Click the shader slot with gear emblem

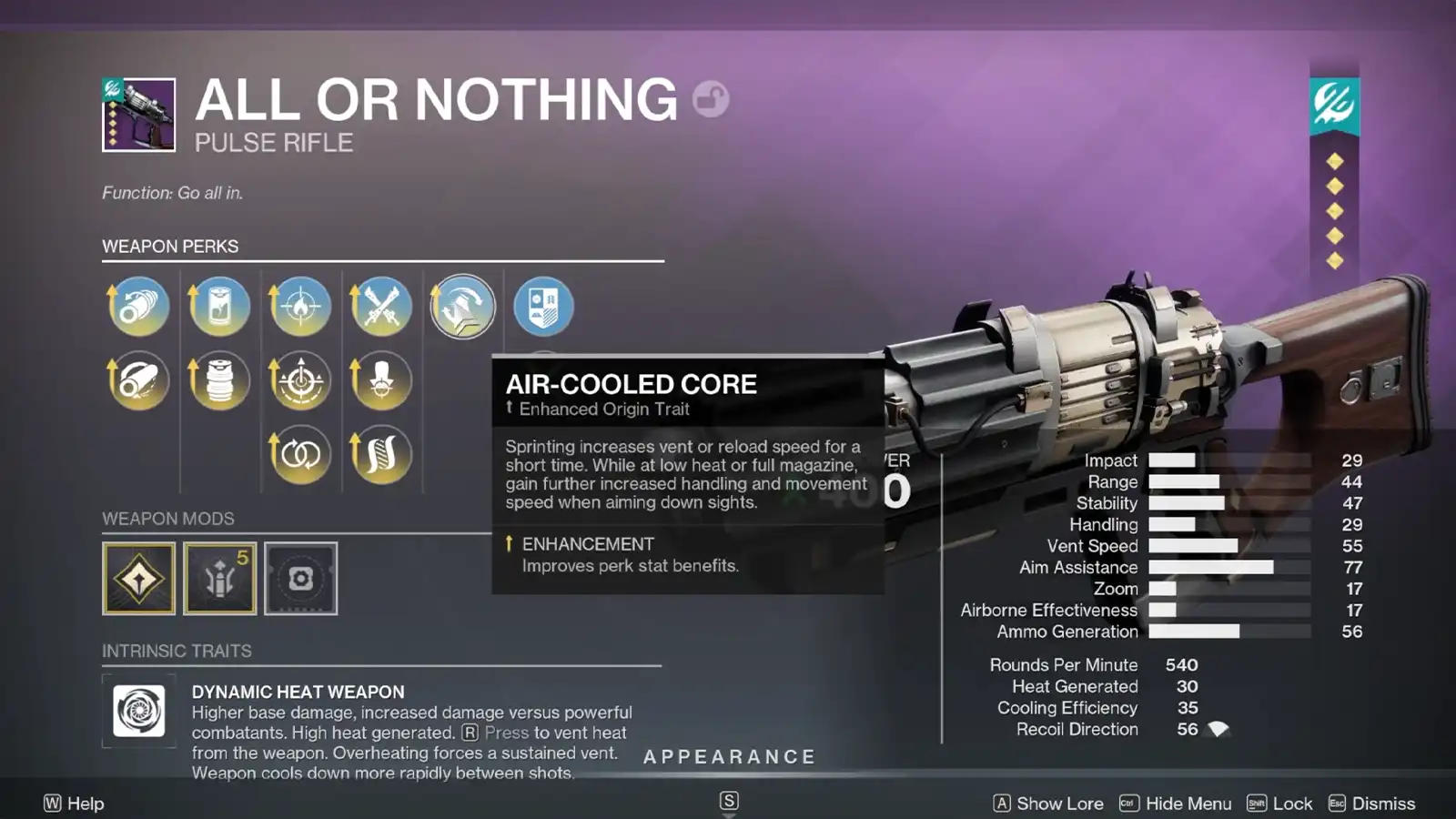click(x=300, y=578)
